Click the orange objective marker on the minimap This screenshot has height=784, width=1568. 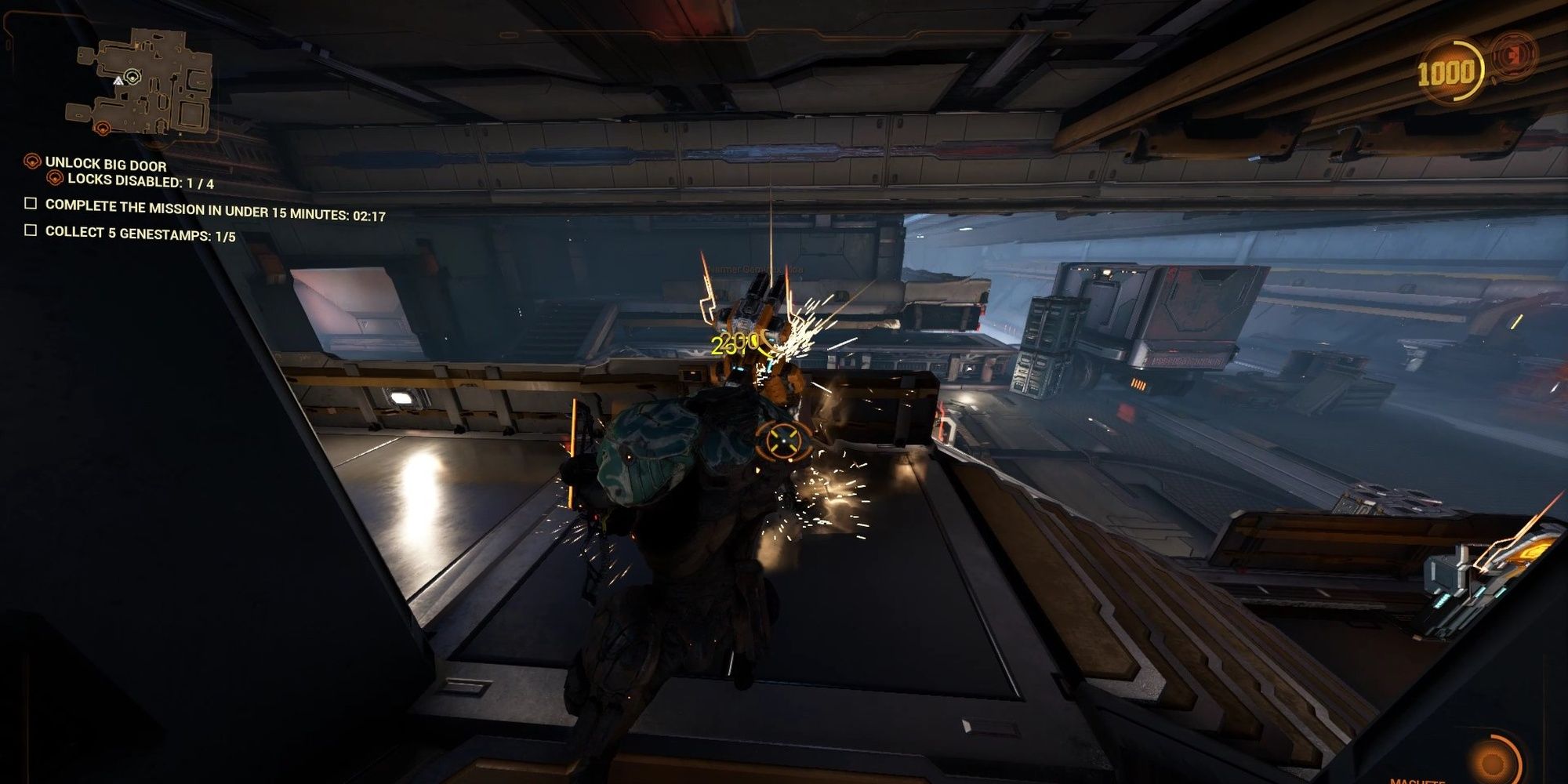(102, 129)
